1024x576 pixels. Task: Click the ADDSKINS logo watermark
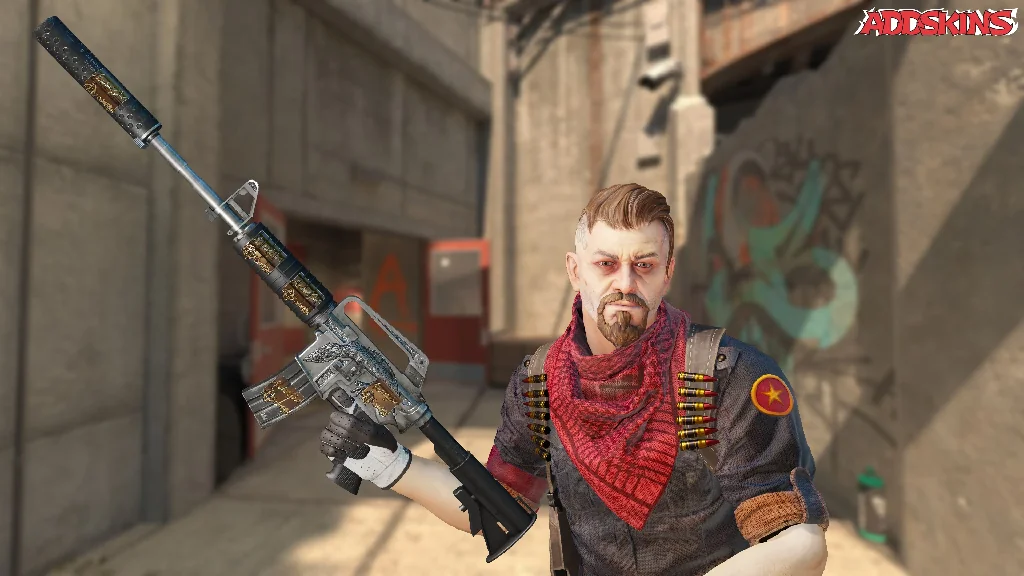point(935,22)
